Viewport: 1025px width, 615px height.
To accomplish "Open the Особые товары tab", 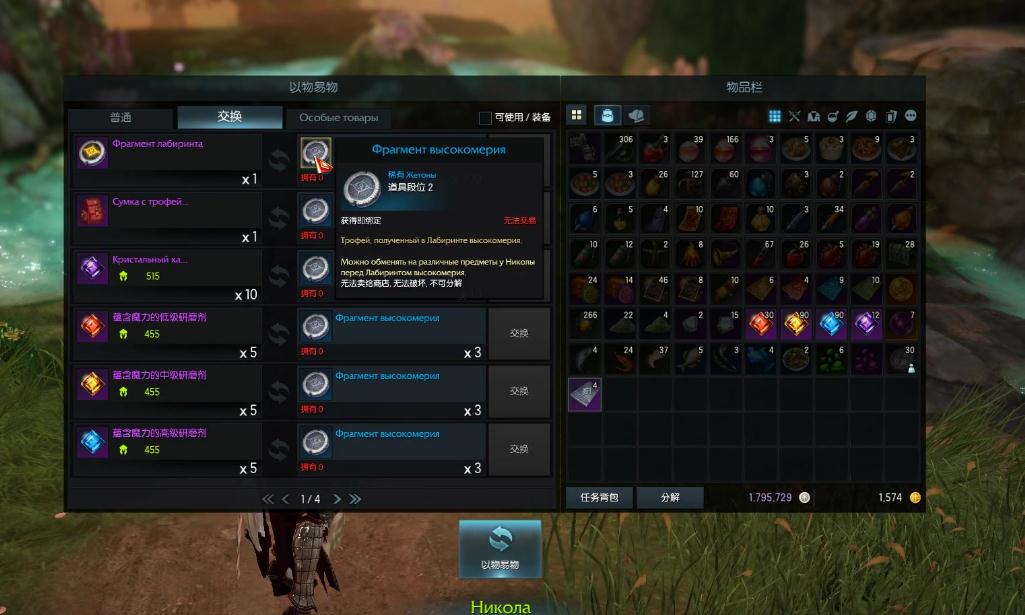I will 338,117.
